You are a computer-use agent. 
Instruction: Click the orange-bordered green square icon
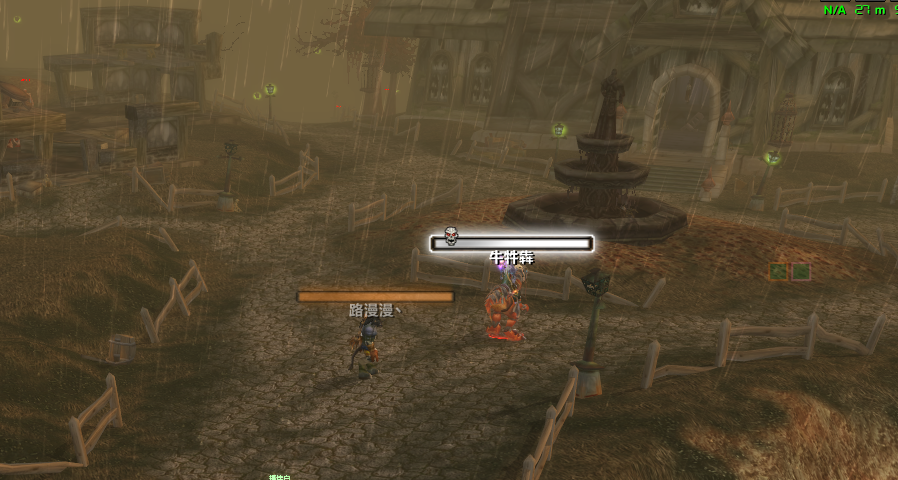click(x=778, y=271)
